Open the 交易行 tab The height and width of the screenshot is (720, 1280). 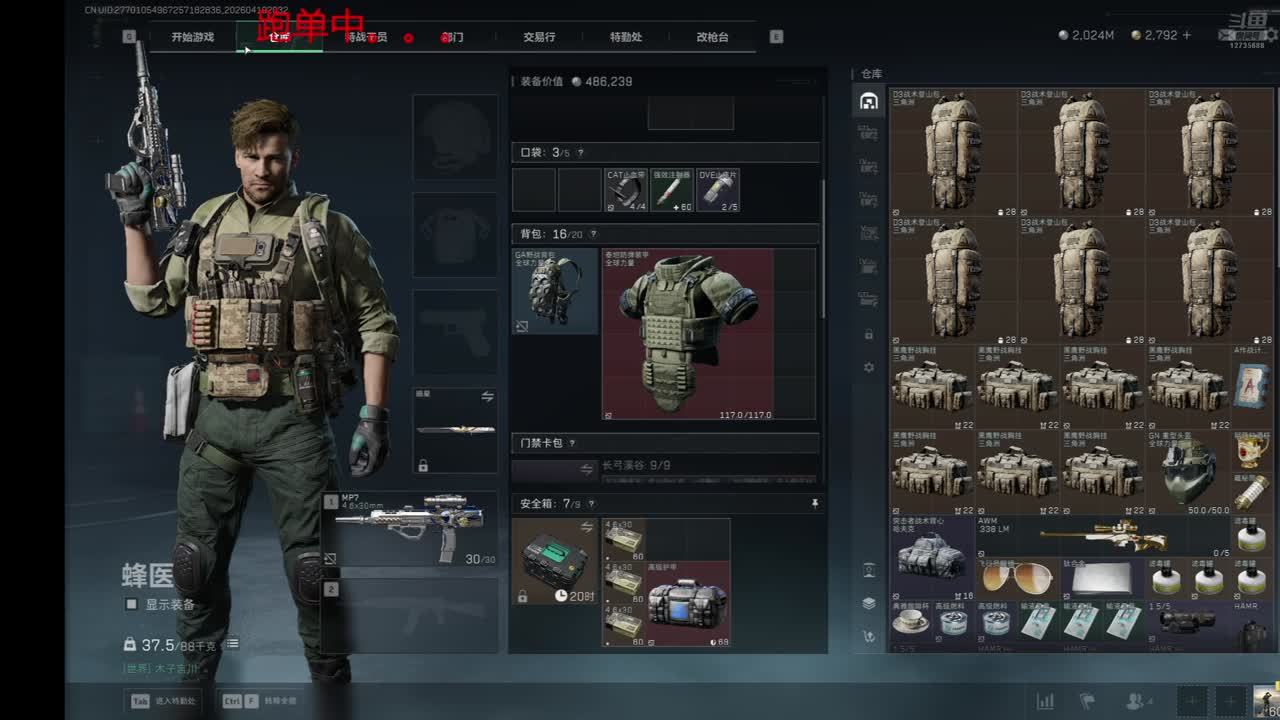point(539,37)
